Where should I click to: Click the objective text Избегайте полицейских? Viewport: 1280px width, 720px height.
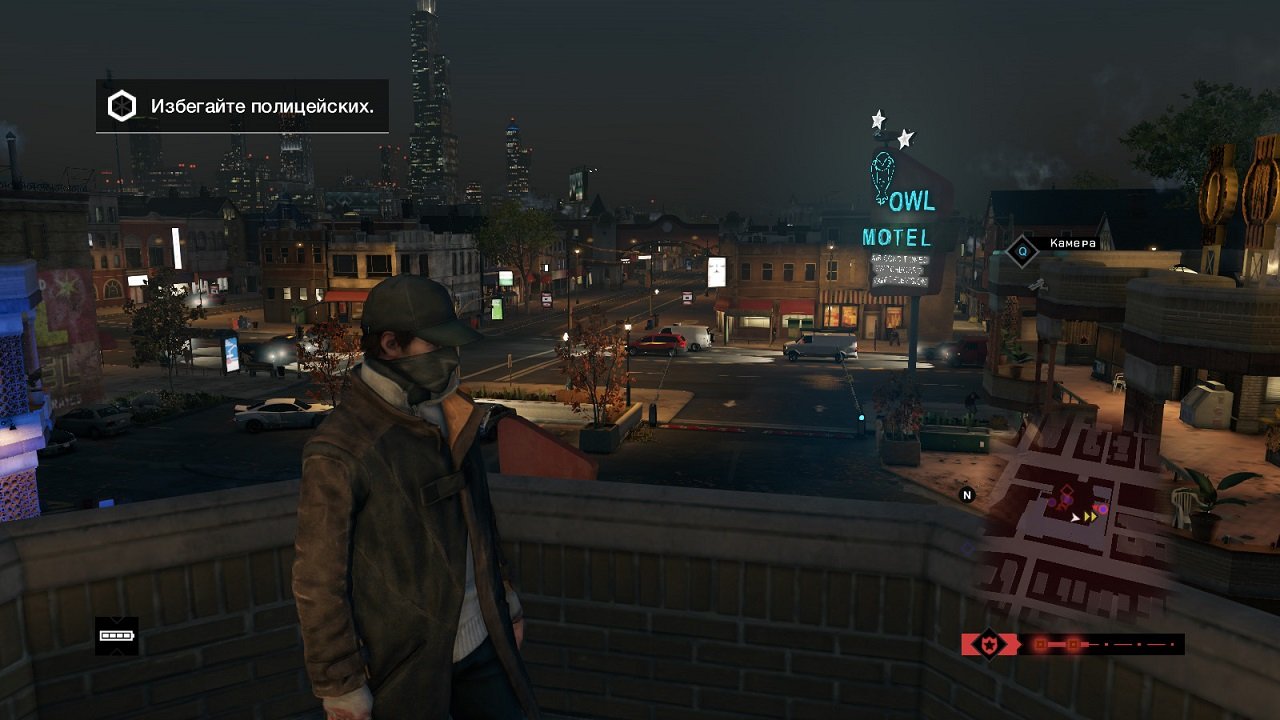tap(263, 103)
